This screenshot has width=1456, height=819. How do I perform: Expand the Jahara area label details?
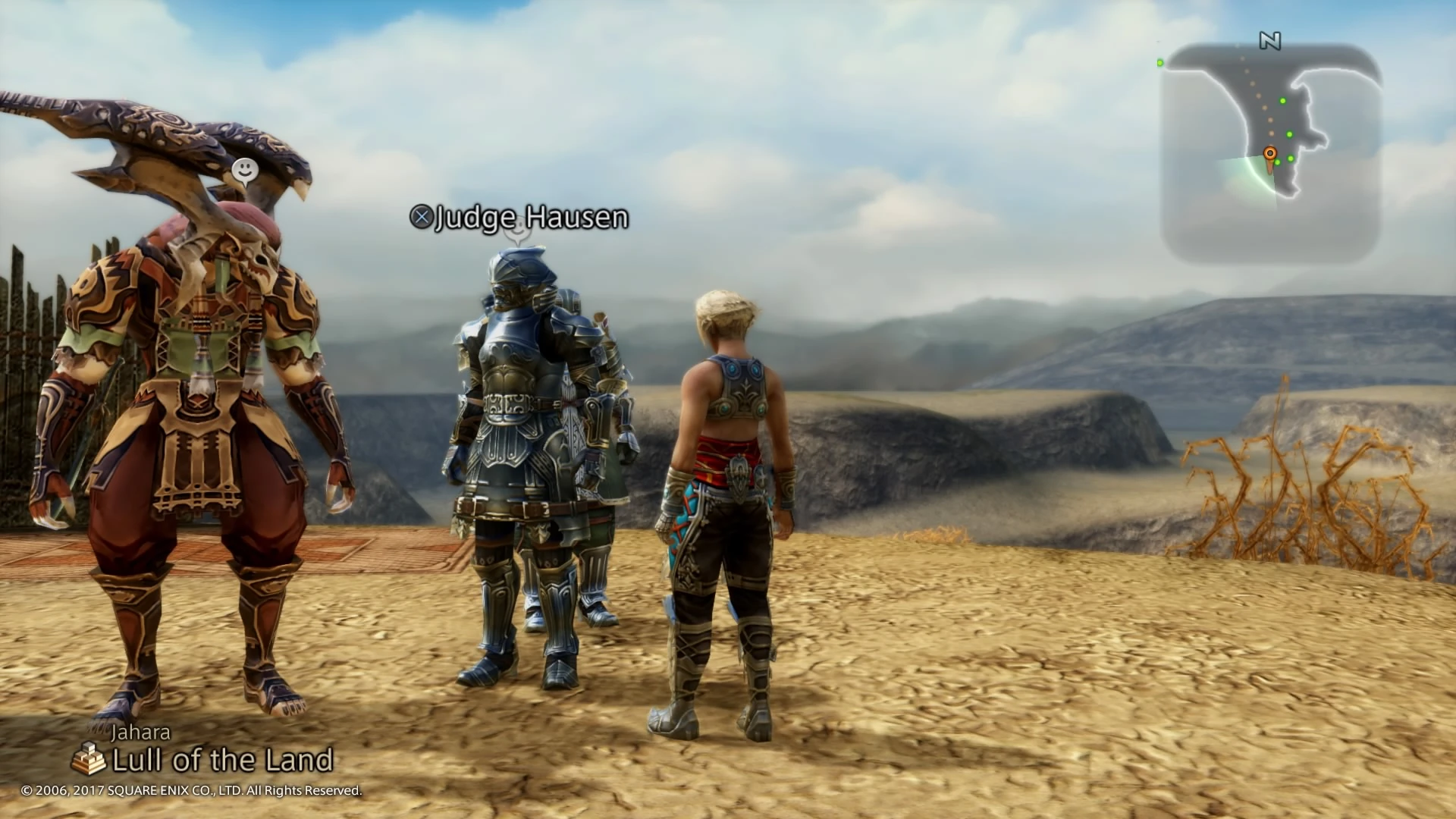(x=142, y=733)
